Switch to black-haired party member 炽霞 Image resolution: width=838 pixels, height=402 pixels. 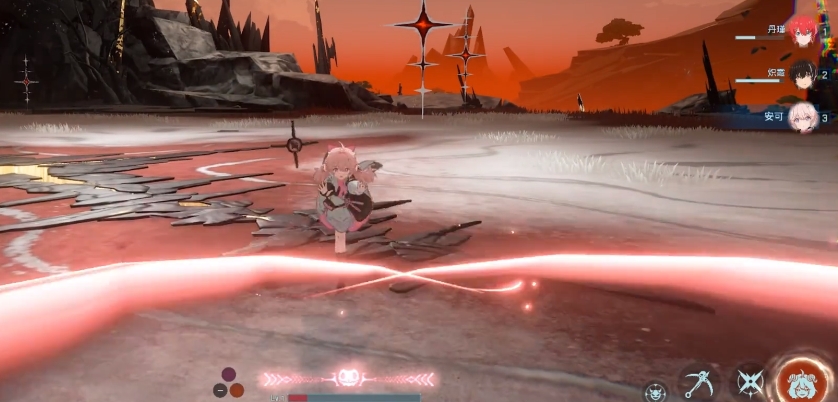802,75
